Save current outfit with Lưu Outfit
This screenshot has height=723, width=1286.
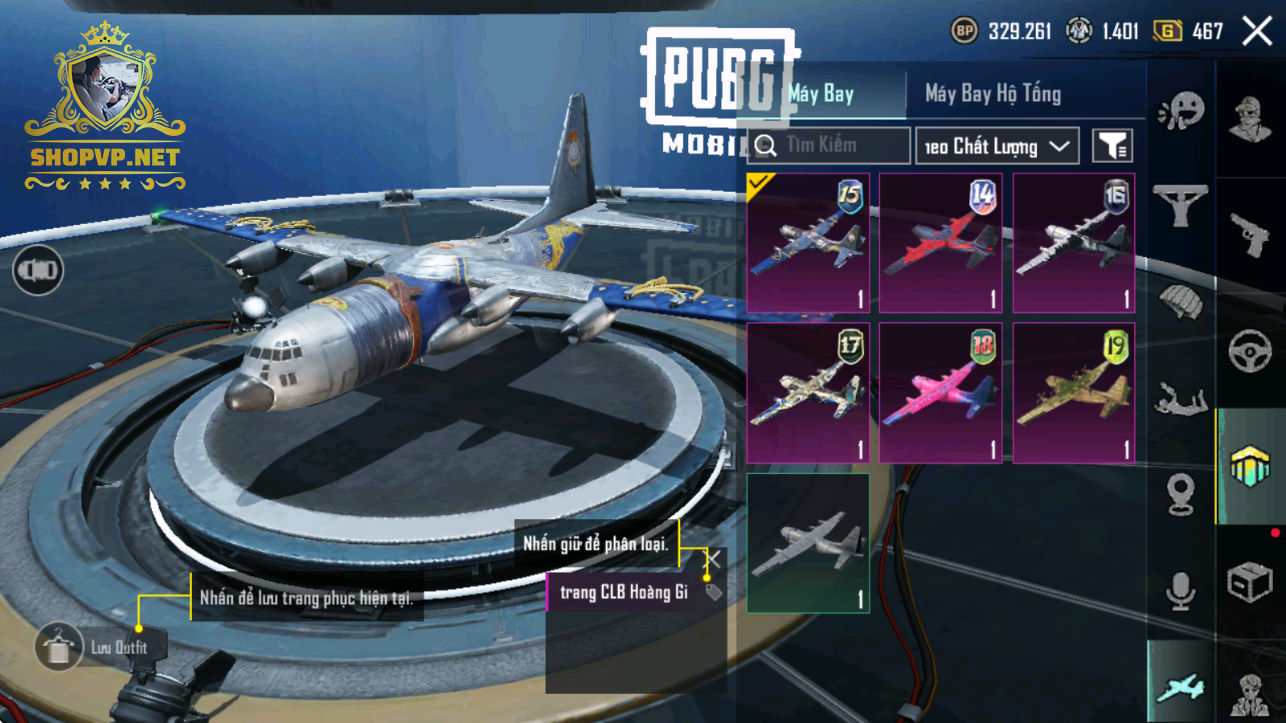click(60, 647)
